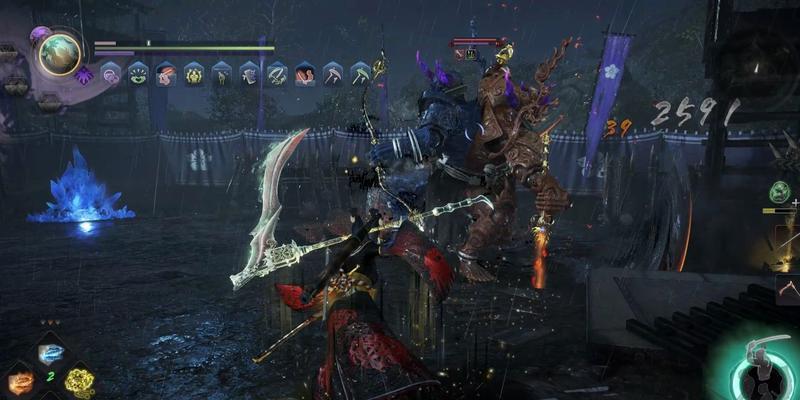This screenshot has height=400, width=800.
Task: Select the golden demon mask buff icon
Action: coord(194,73)
